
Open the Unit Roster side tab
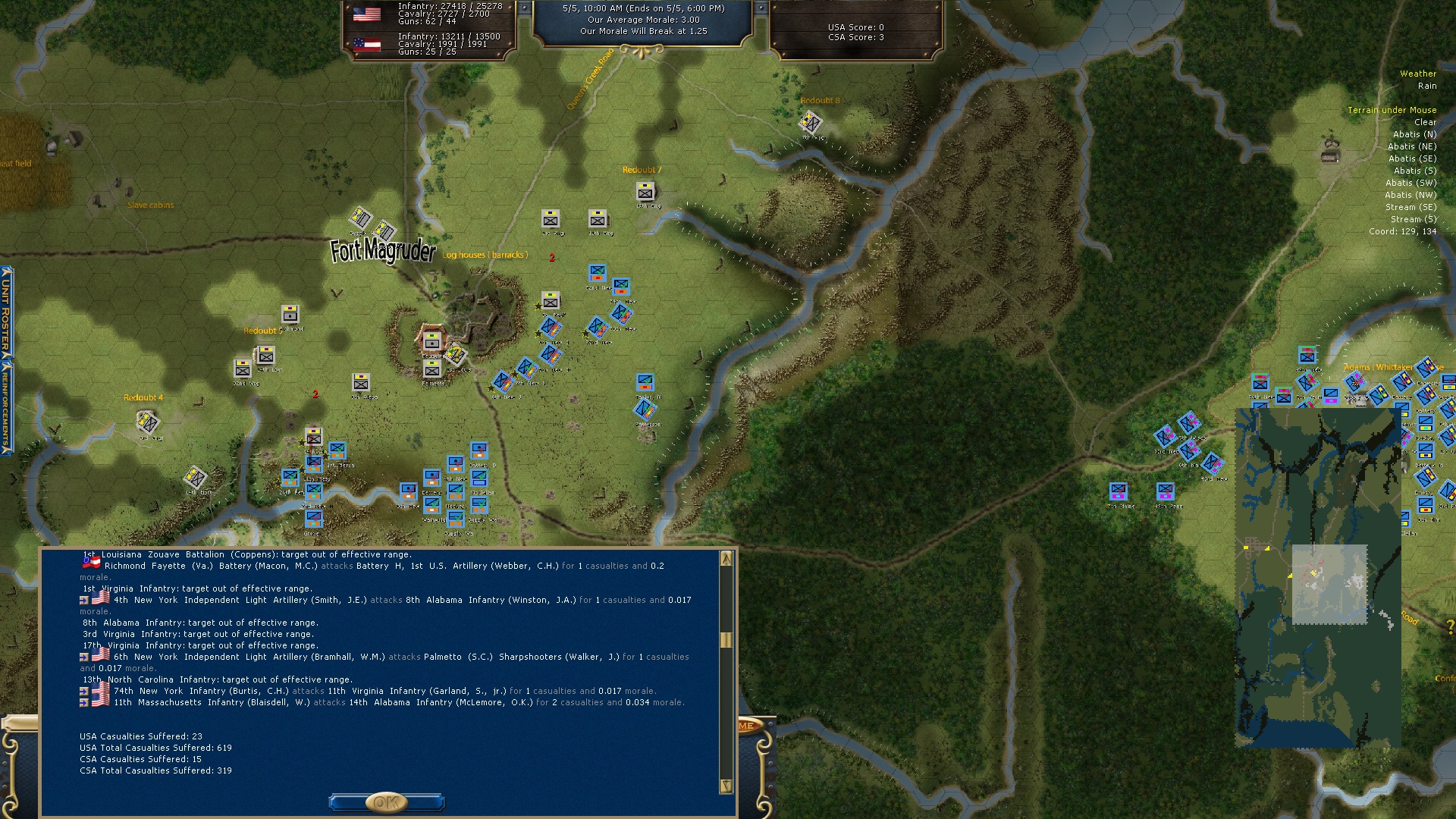[x=5, y=312]
